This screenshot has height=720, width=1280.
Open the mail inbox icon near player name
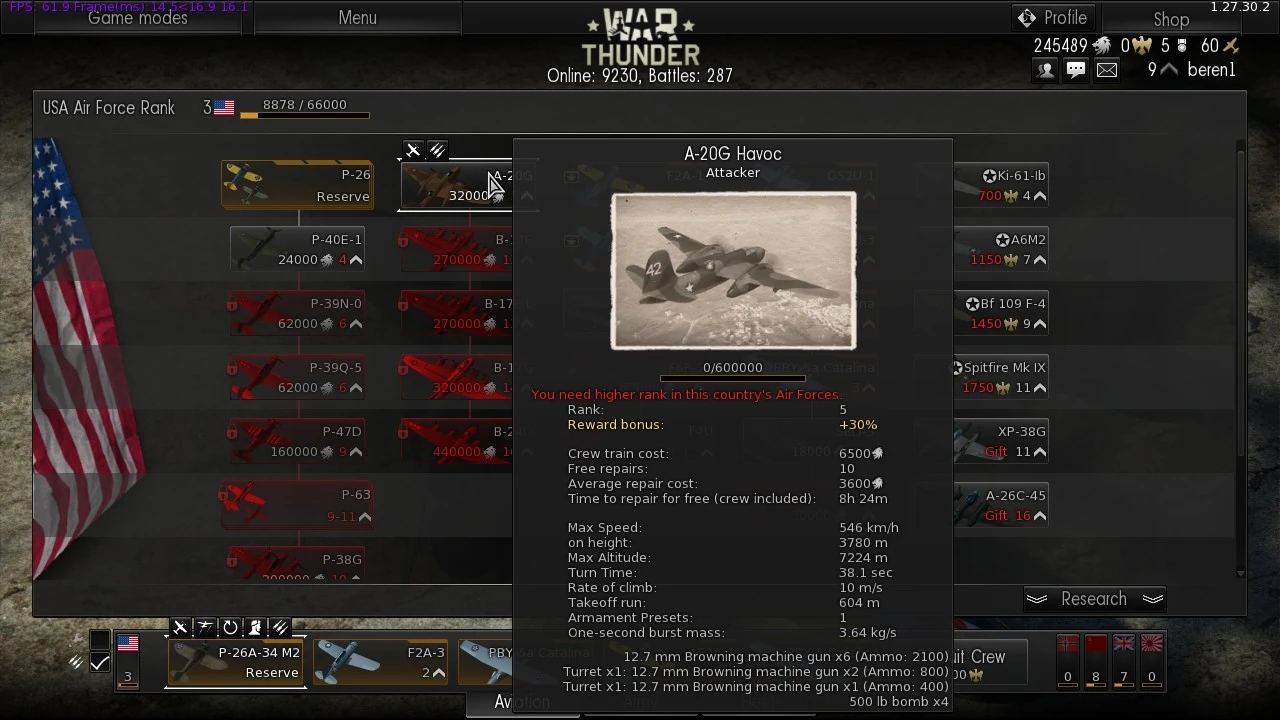(1106, 69)
